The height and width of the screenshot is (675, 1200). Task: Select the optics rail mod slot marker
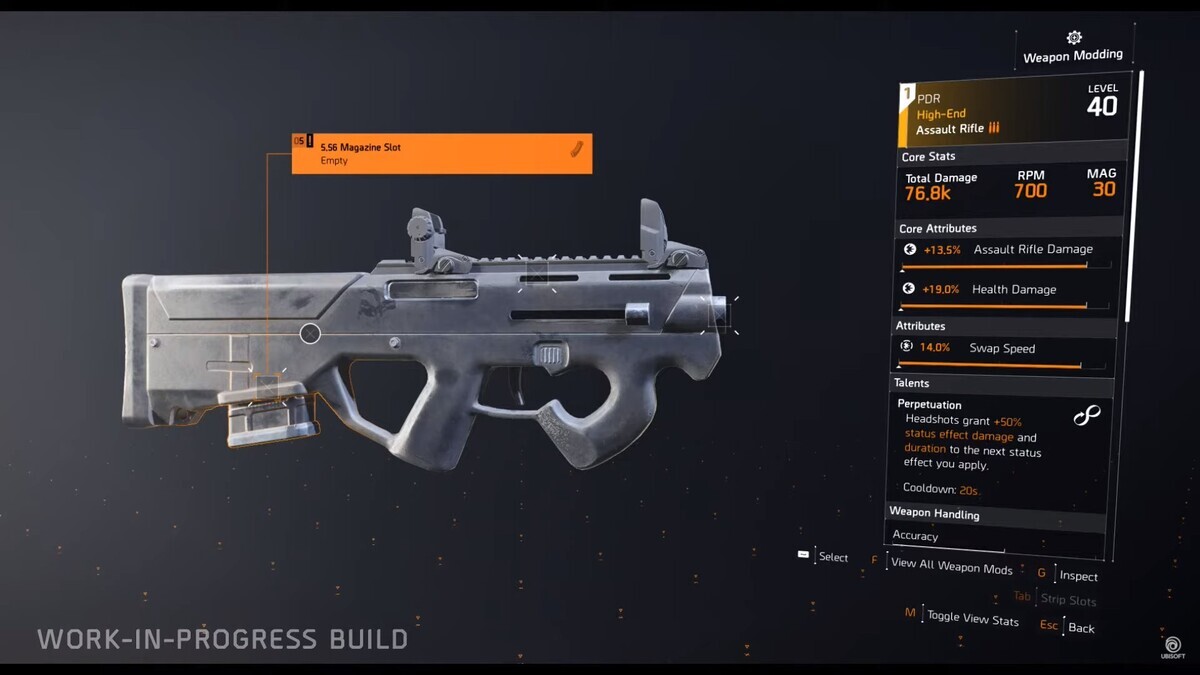coord(537,272)
